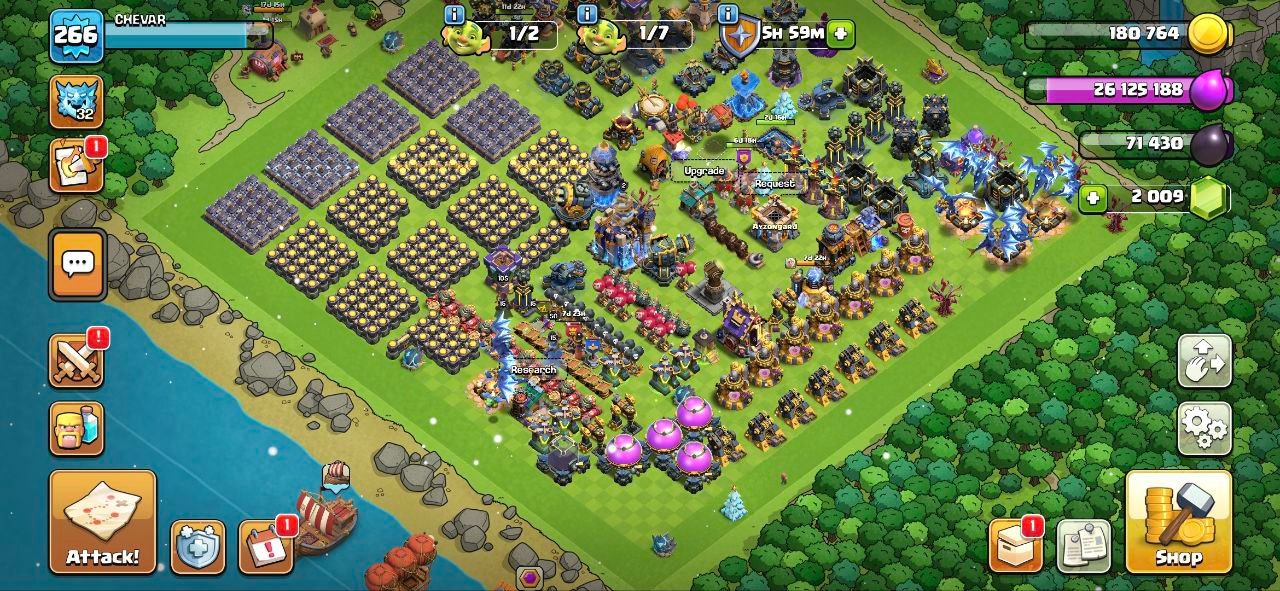Open the treasure chest with notification

click(1015, 546)
